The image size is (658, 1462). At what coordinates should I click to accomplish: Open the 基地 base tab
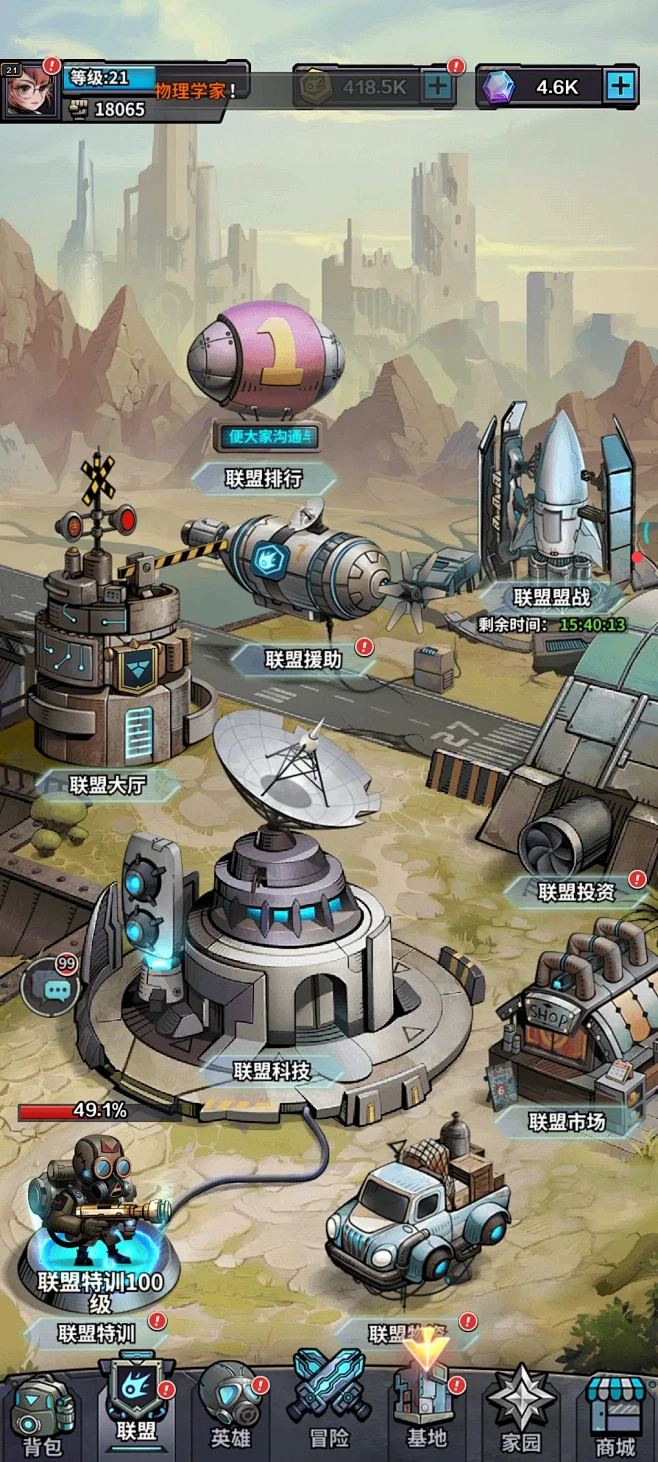tap(425, 1408)
